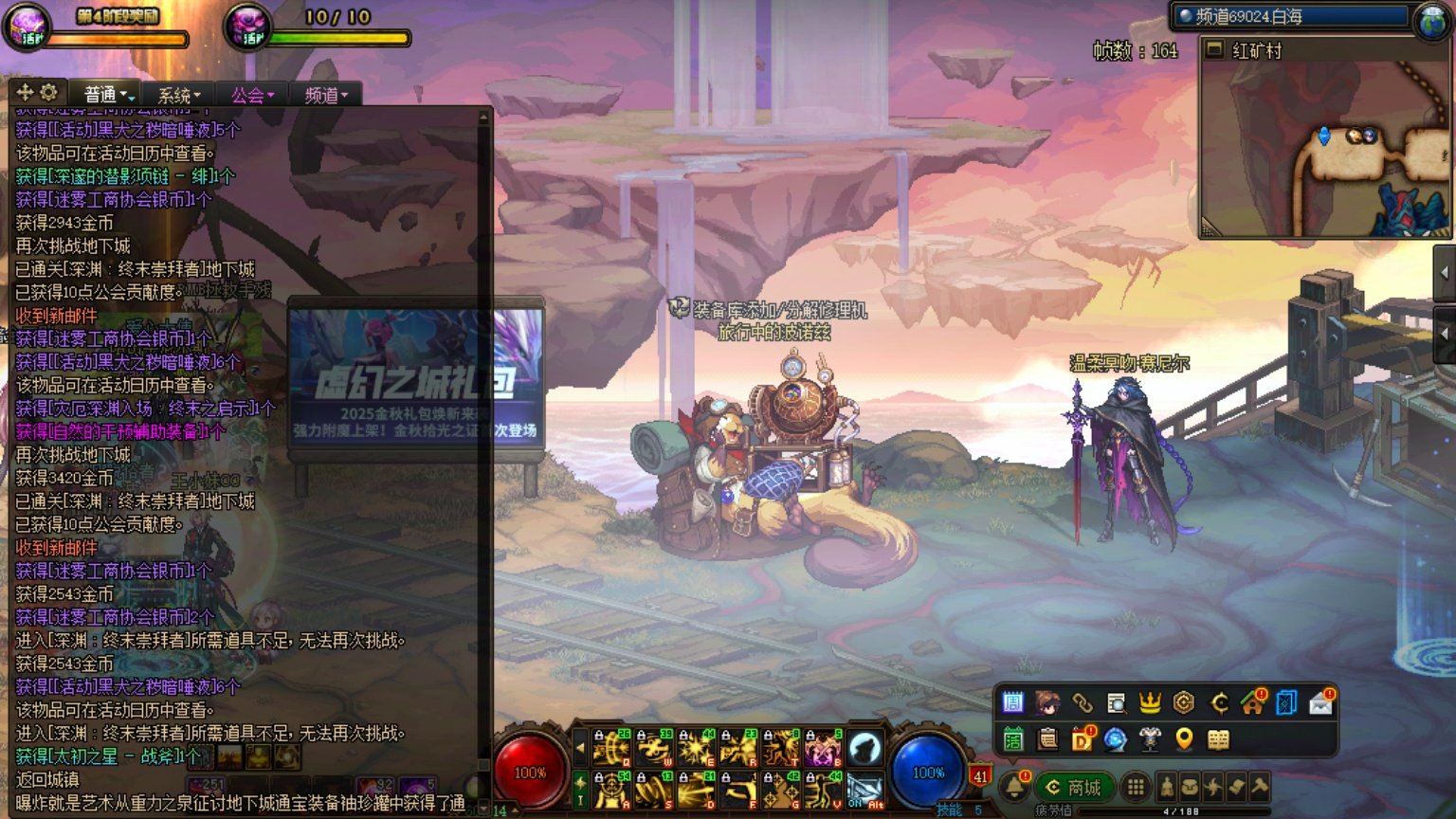Open the 周 weekly calendar icon
This screenshot has height=819, width=1456.
click(x=1012, y=702)
